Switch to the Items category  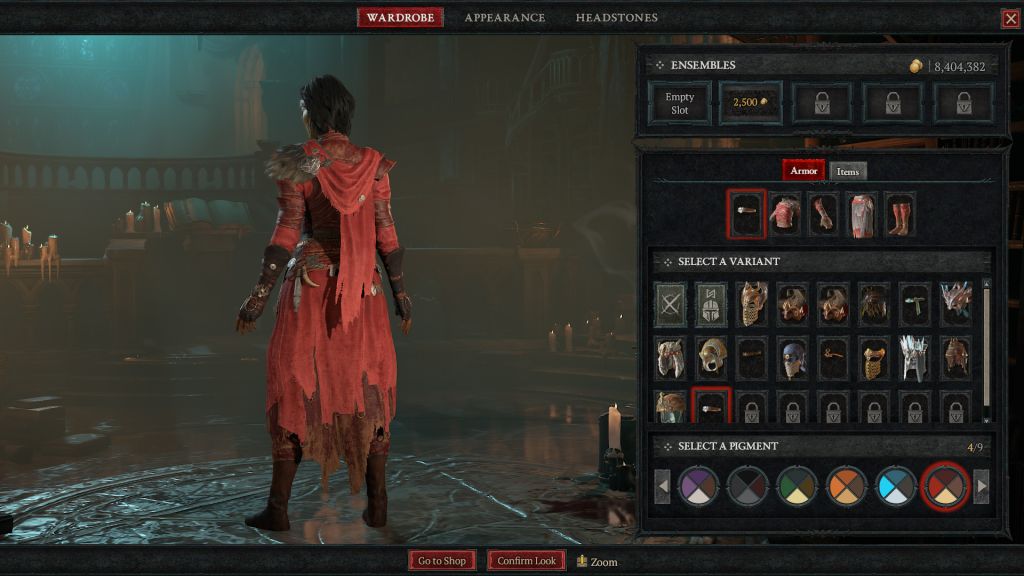pyautogui.click(x=847, y=171)
